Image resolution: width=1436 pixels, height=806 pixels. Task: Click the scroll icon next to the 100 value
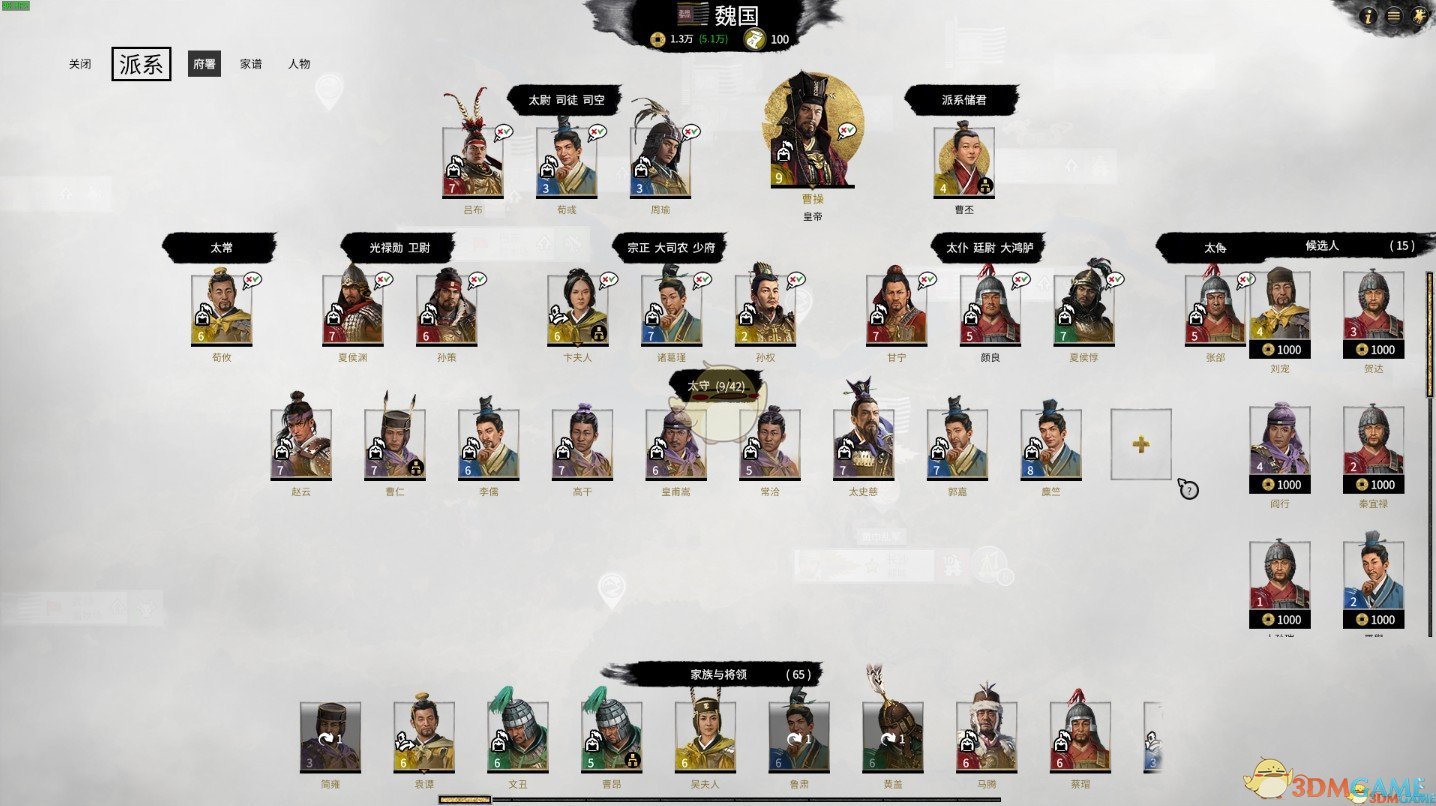(x=757, y=39)
